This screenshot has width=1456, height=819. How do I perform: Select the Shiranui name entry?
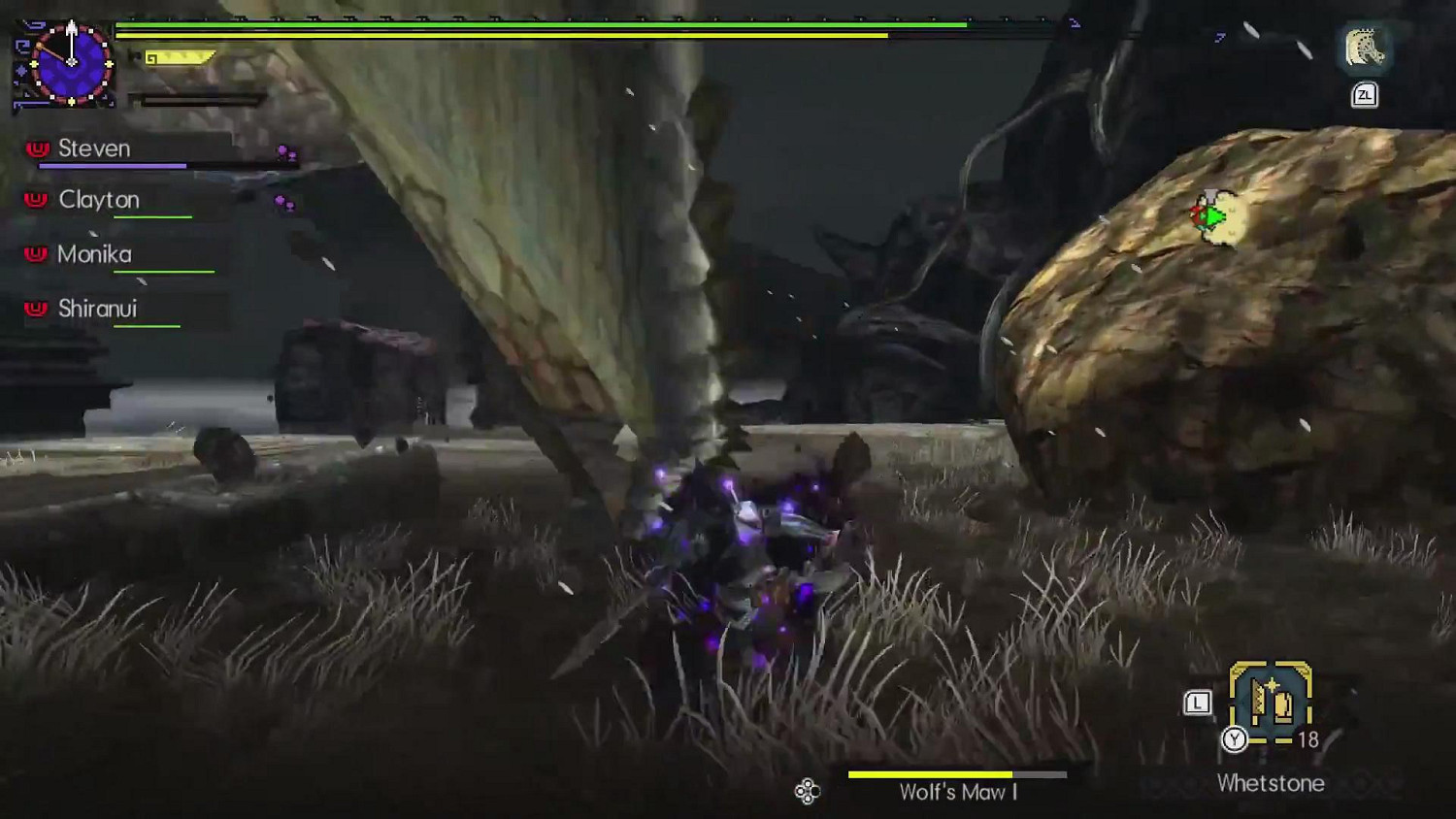(x=100, y=309)
